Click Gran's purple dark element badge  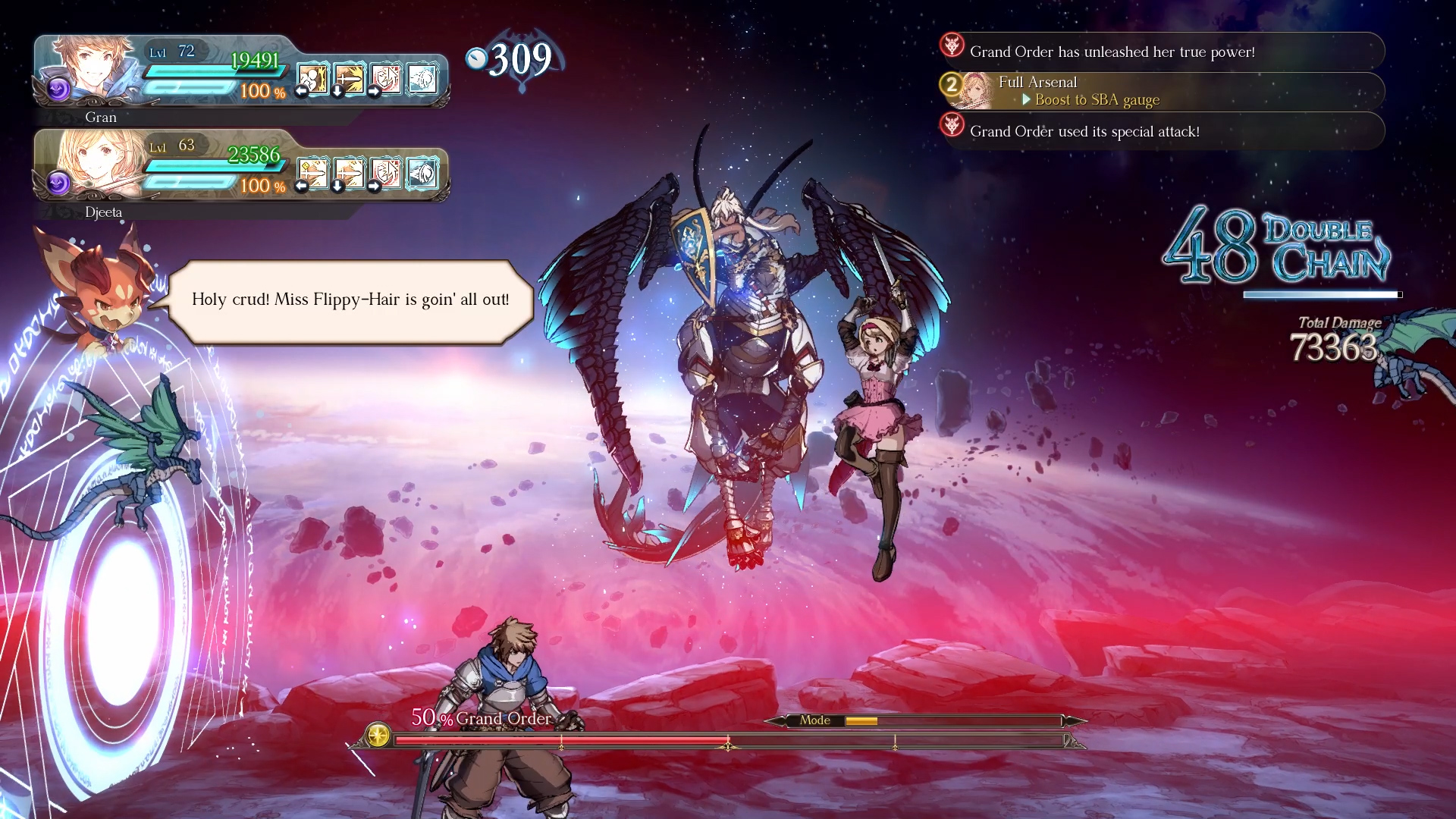[x=58, y=89]
